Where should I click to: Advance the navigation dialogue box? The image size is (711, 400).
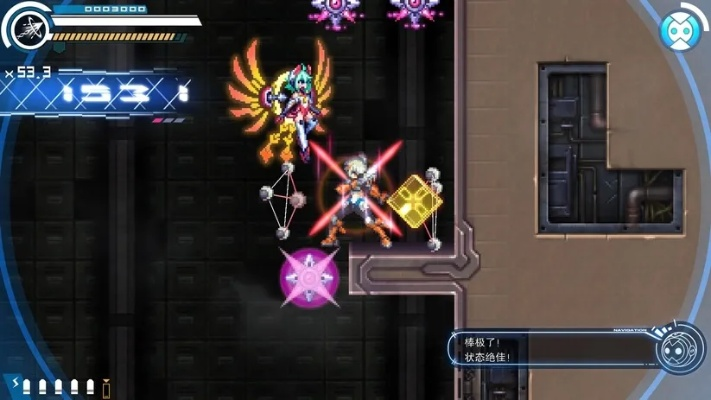pyautogui.click(x=550, y=349)
